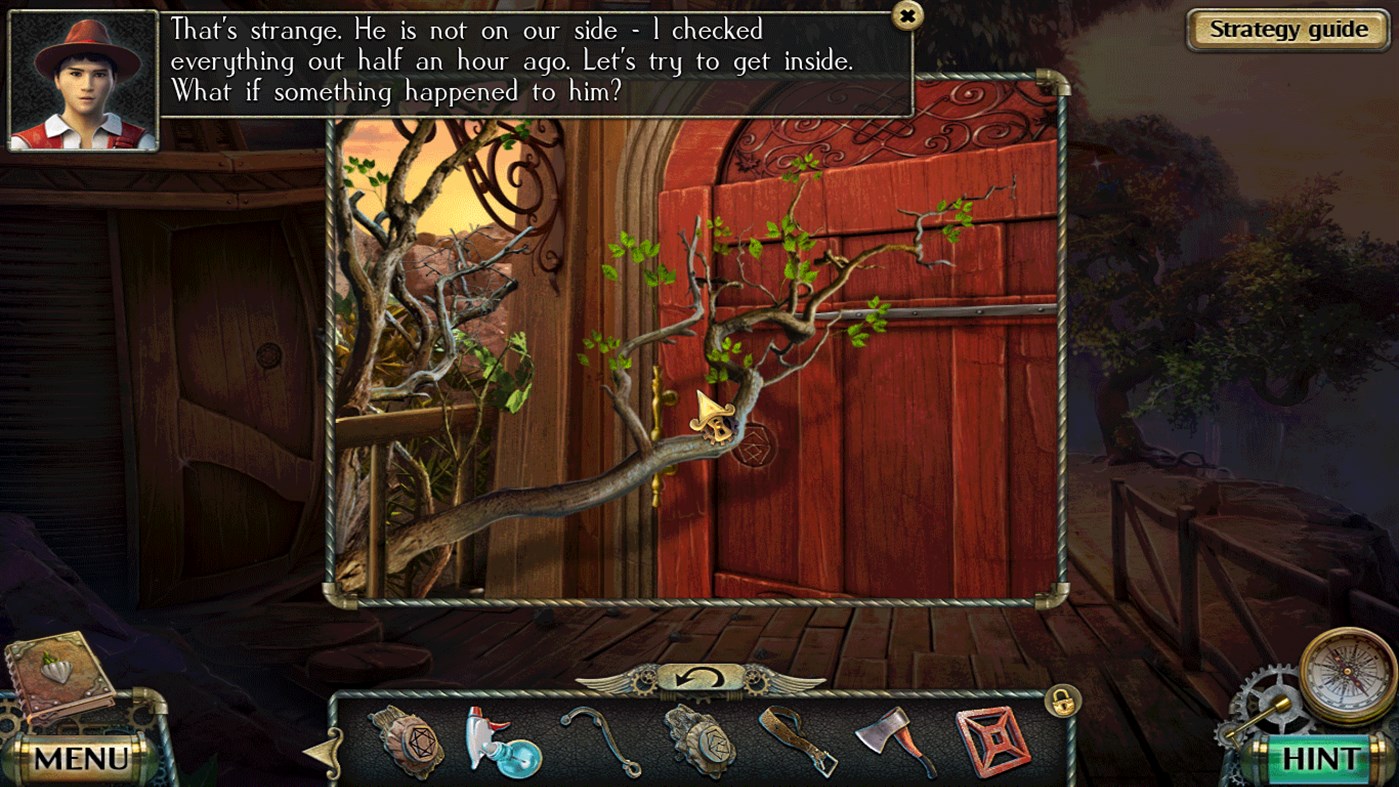Click the back arrow above the inventory
Image resolution: width=1399 pixels, height=787 pixels.
[x=700, y=677]
